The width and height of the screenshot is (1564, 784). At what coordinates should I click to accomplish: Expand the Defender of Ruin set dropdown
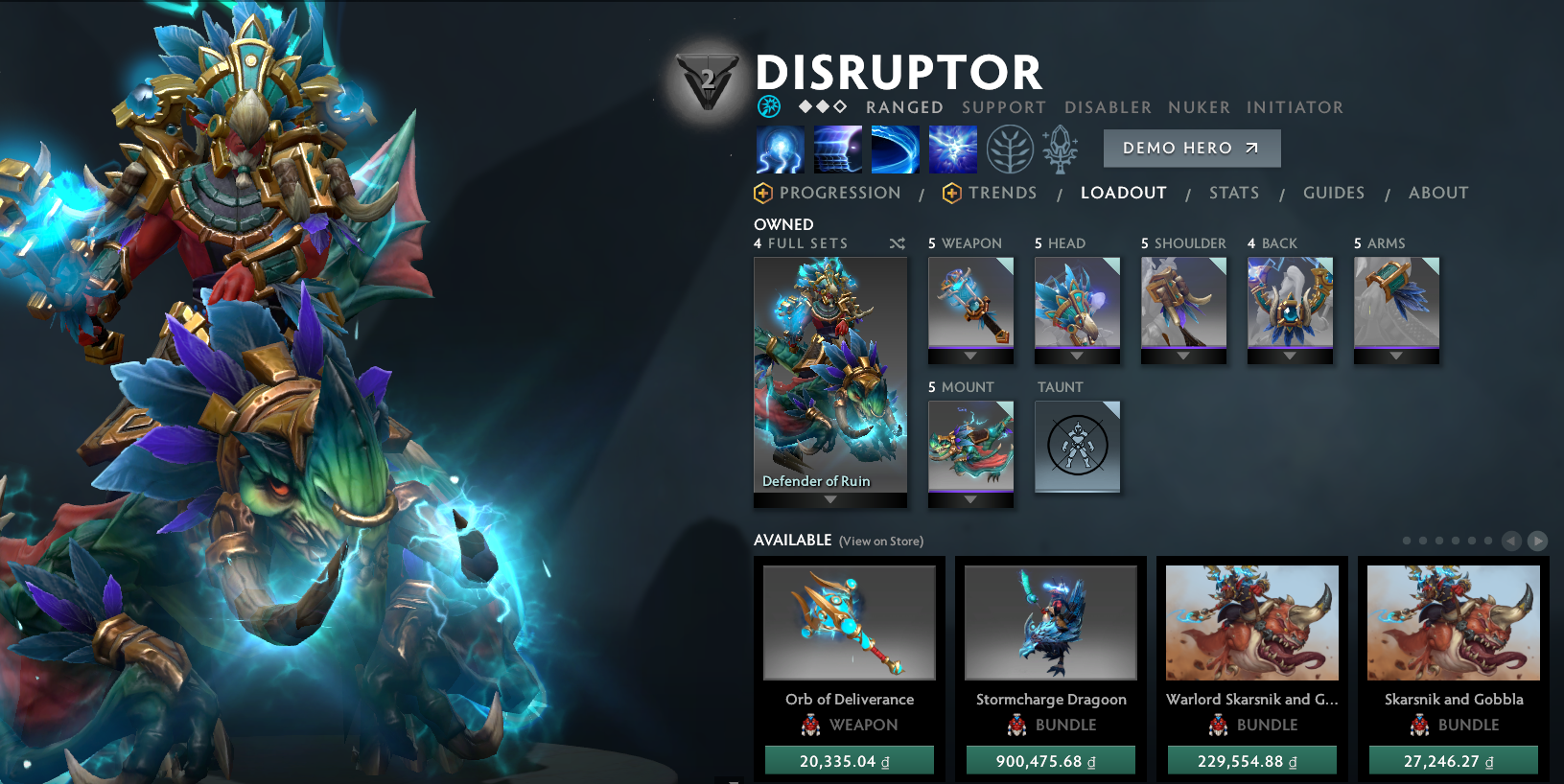829,498
